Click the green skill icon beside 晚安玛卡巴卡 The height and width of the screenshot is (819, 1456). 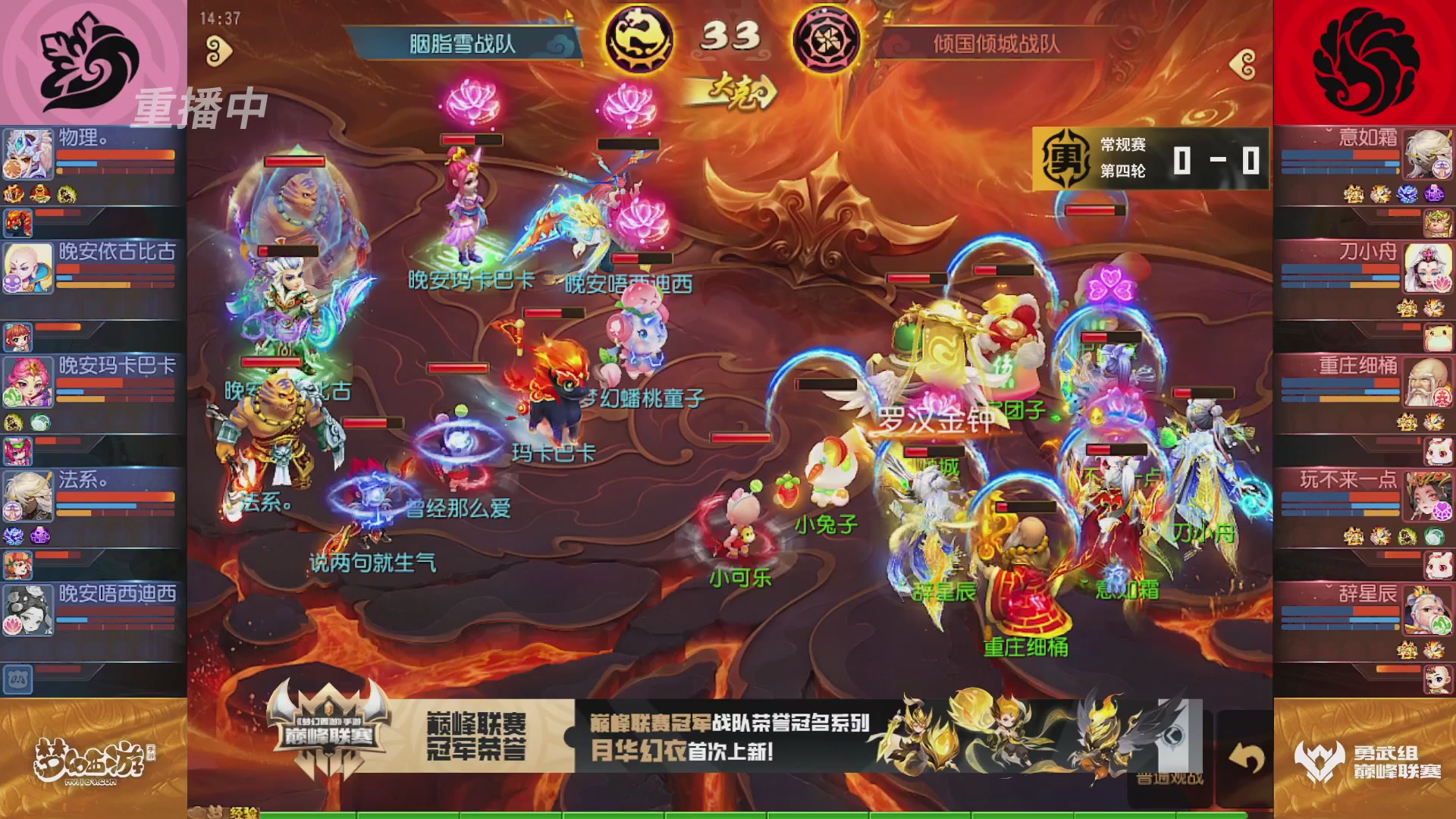pos(41,421)
